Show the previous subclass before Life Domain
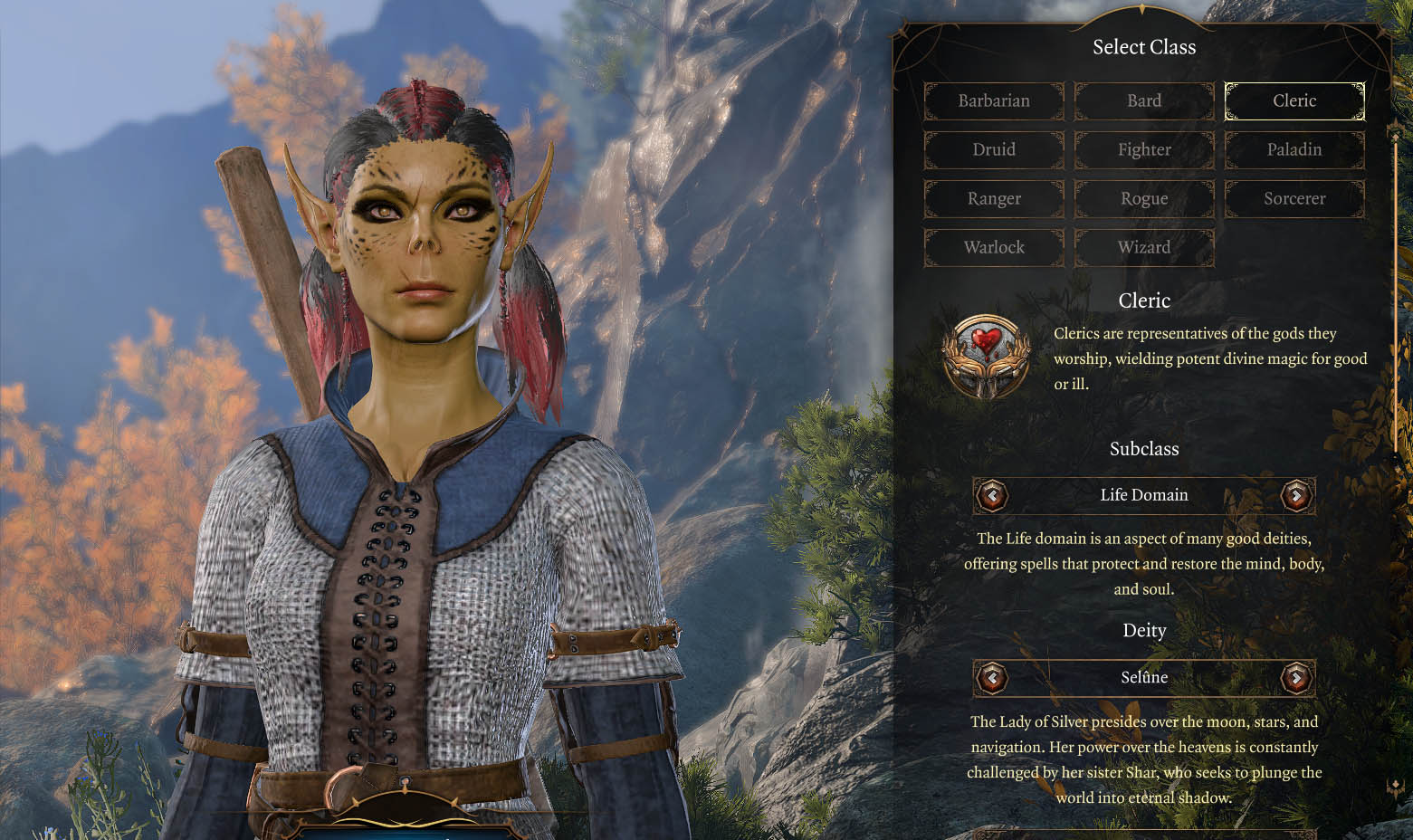Image resolution: width=1413 pixels, height=840 pixels. pos(993,495)
